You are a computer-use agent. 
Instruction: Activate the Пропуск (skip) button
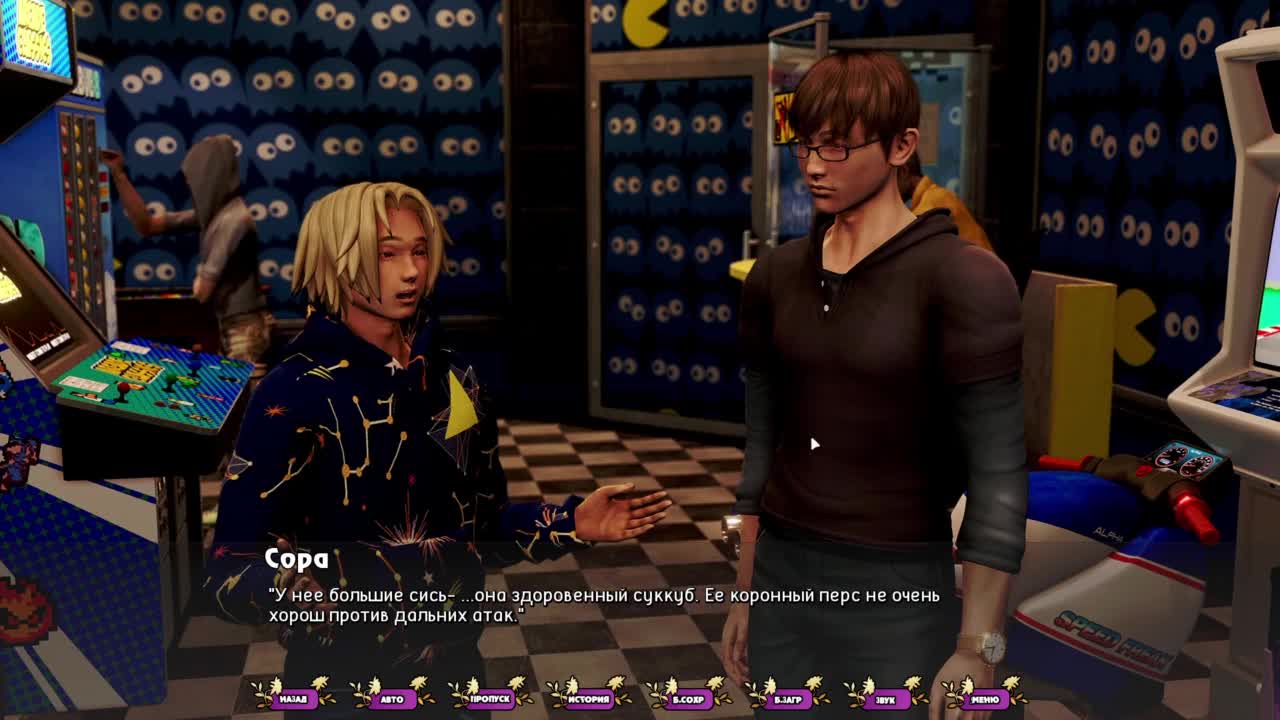coord(490,699)
